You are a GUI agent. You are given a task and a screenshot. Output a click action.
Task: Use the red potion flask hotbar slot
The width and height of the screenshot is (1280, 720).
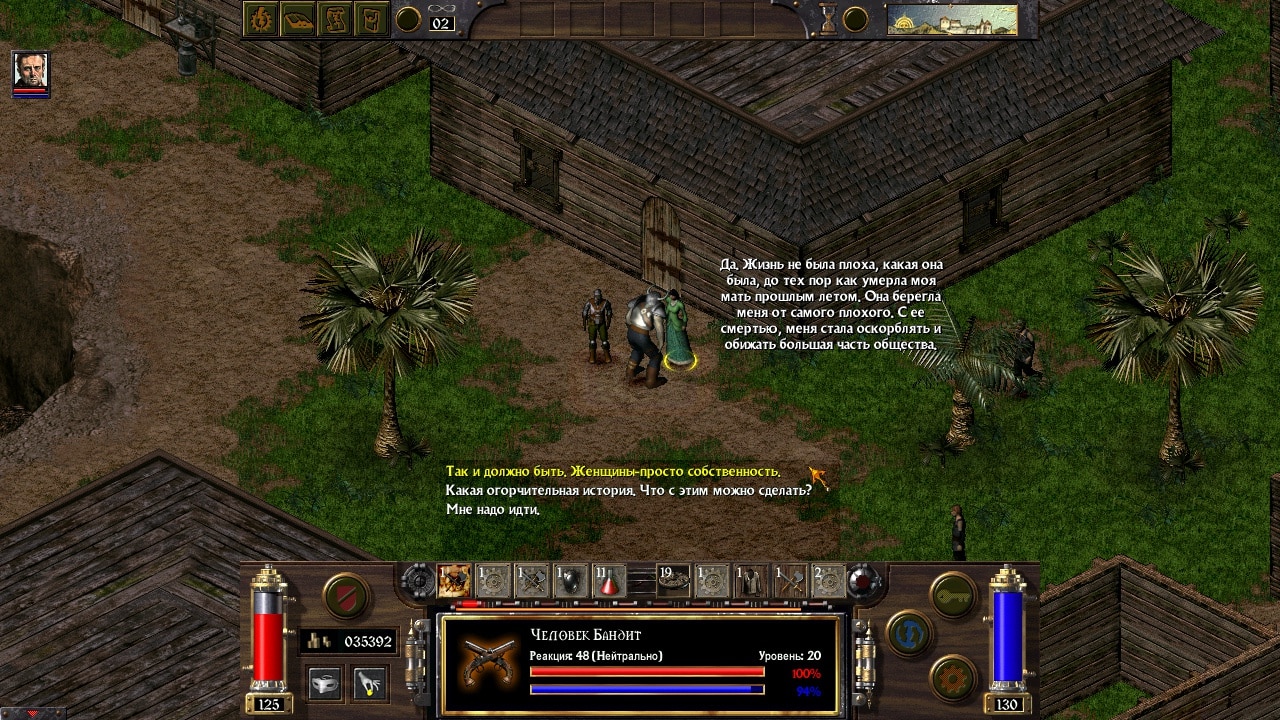click(610, 581)
